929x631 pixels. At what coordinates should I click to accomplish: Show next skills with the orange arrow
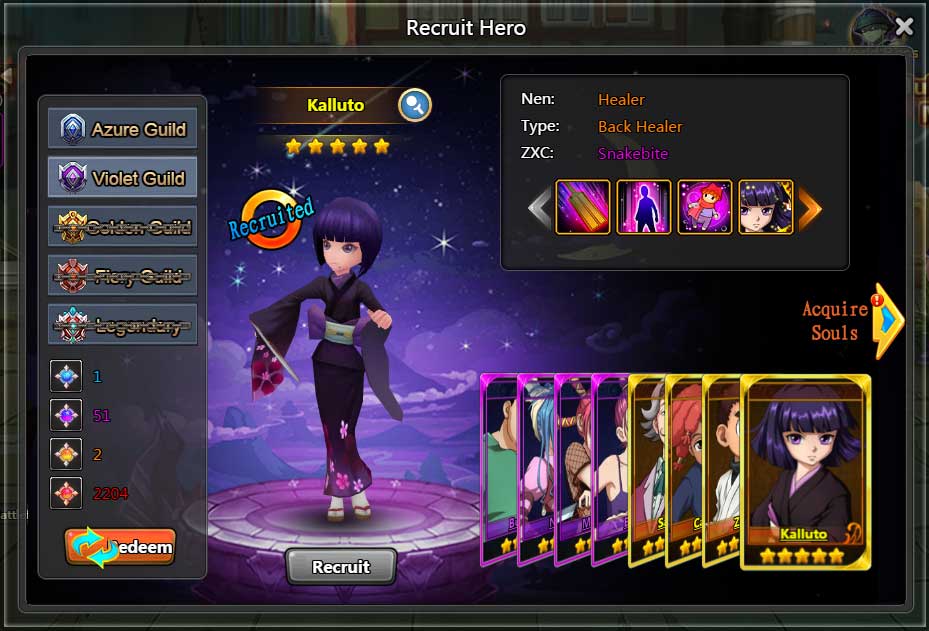tap(809, 207)
